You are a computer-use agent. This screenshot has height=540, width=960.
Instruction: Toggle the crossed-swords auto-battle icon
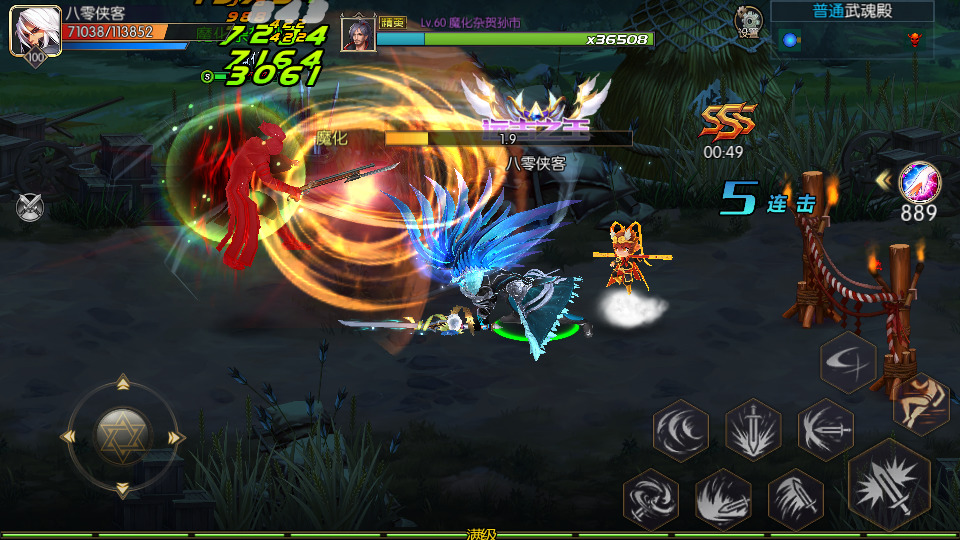[30, 207]
